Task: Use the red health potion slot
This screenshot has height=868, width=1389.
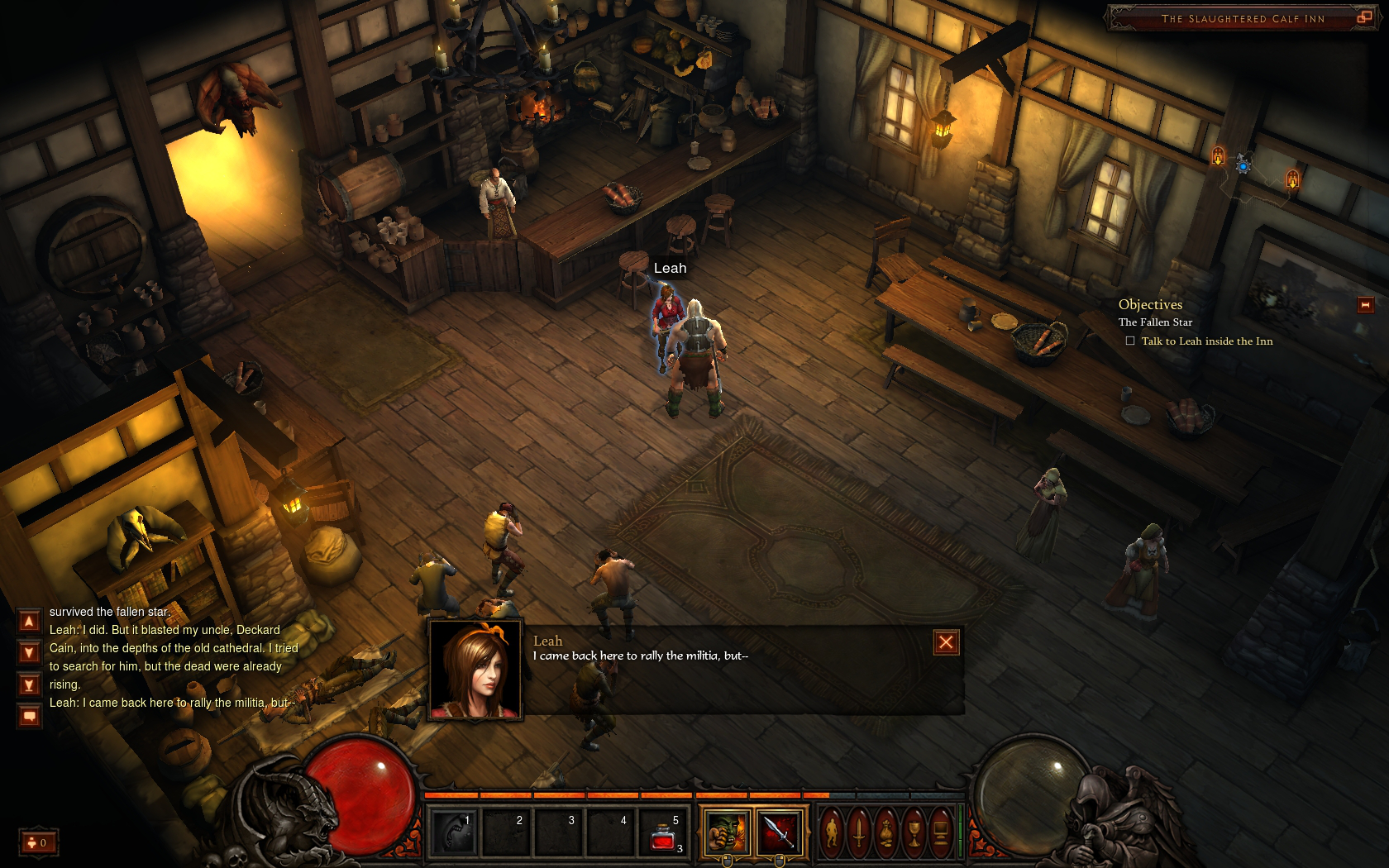Action: pyautogui.click(x=663, y=833)
